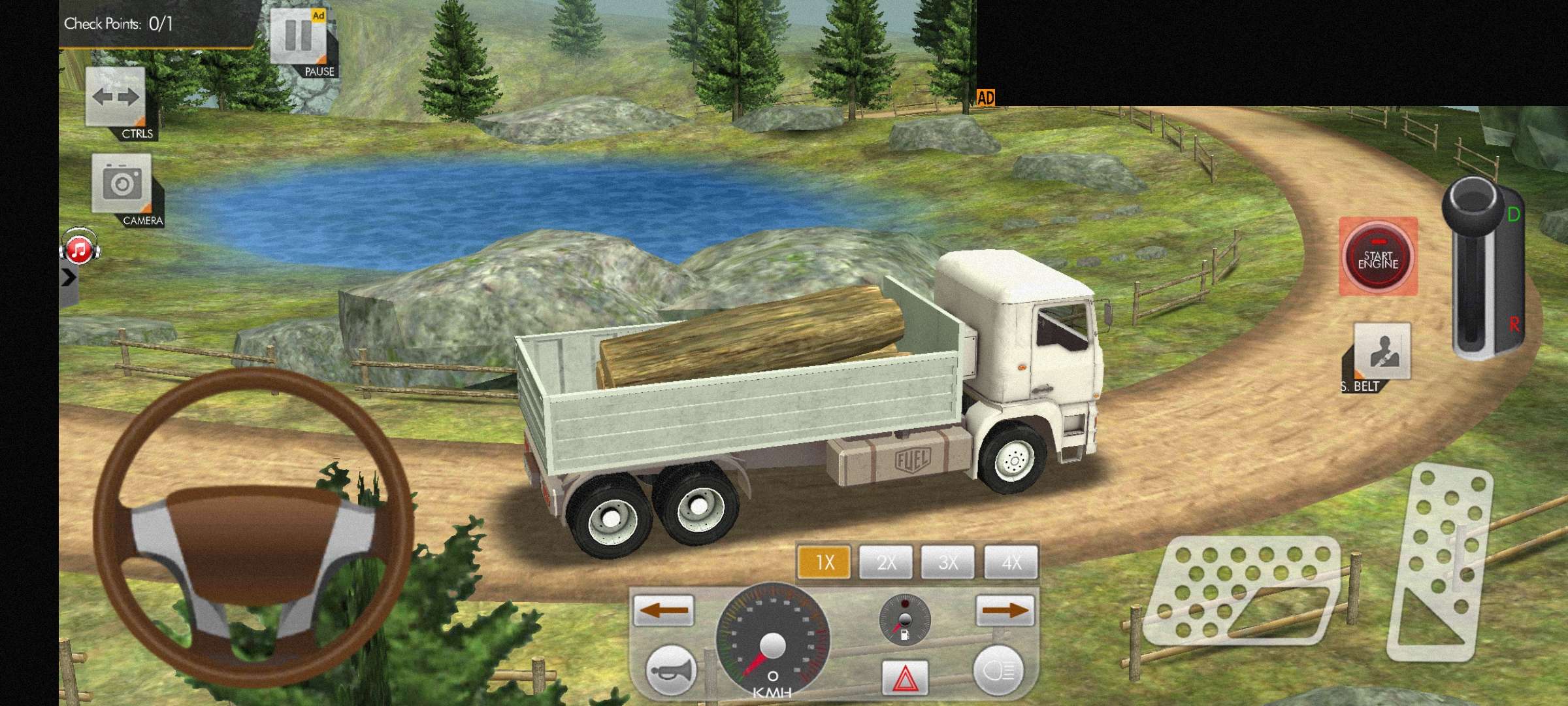1568x706 pixels.
Task: Fasten the seat belt with S. BELT
Action: coord(1382,352)
